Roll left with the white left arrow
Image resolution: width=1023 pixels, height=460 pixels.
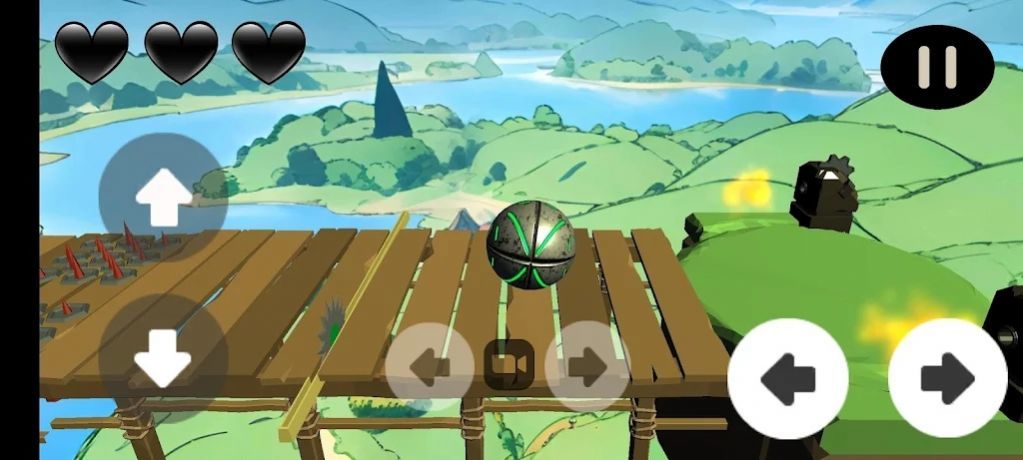(x=787, y=378)
